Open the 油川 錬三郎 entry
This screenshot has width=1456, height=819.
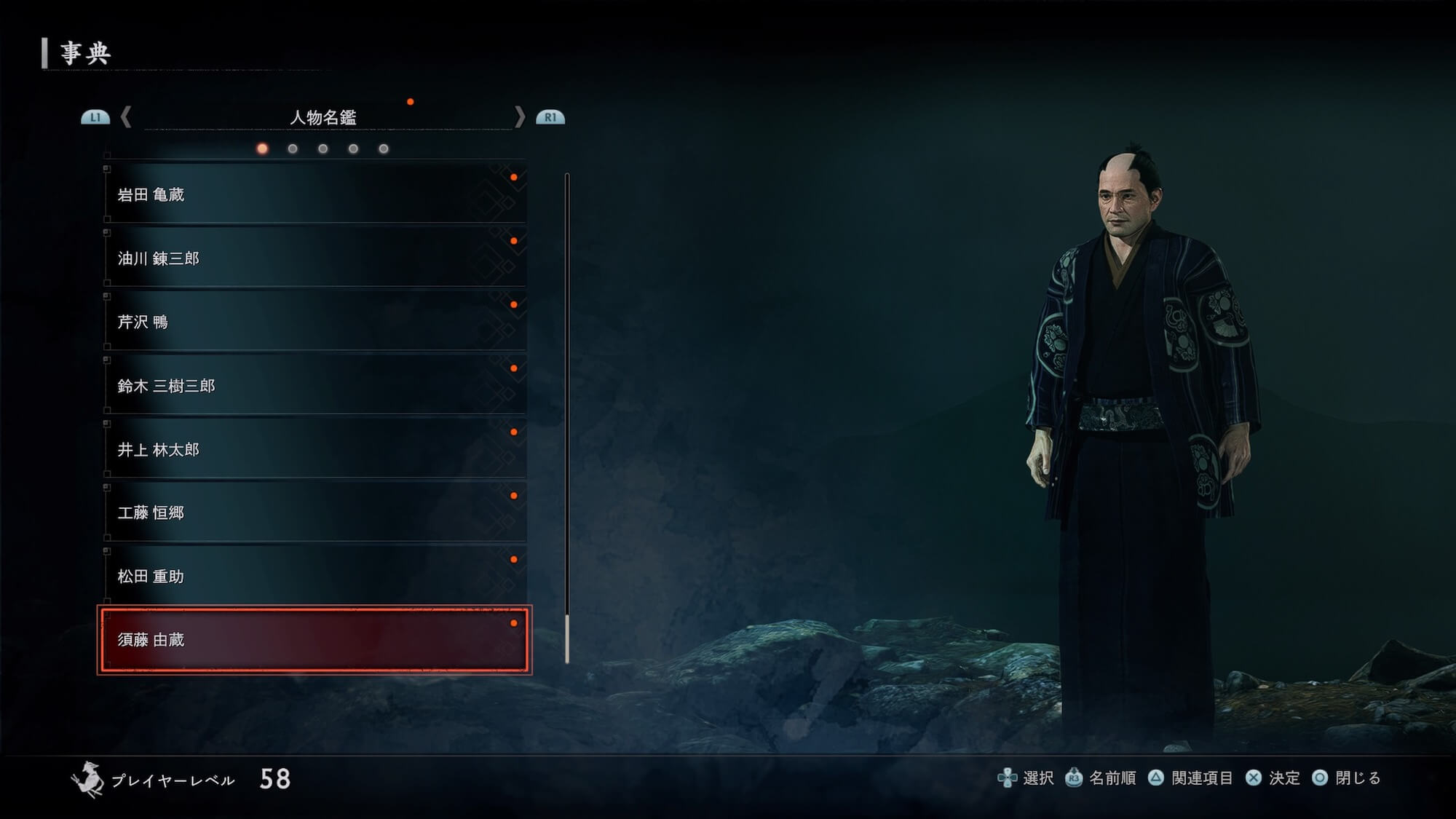(x=314, y=258)
